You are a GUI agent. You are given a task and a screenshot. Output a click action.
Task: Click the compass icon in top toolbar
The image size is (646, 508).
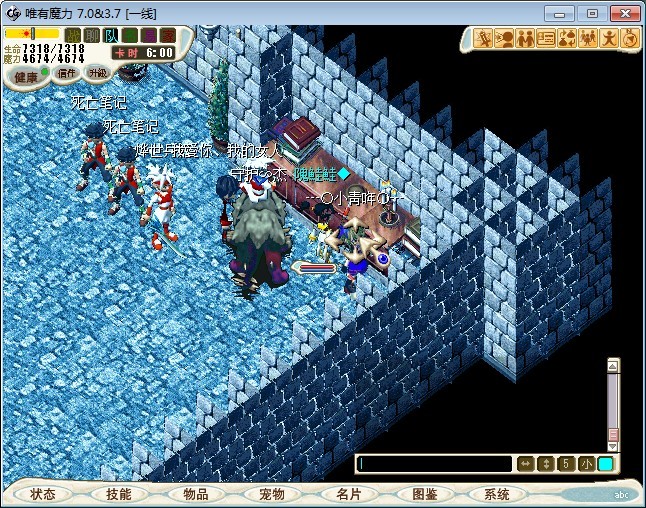click(x=630, y=39)
